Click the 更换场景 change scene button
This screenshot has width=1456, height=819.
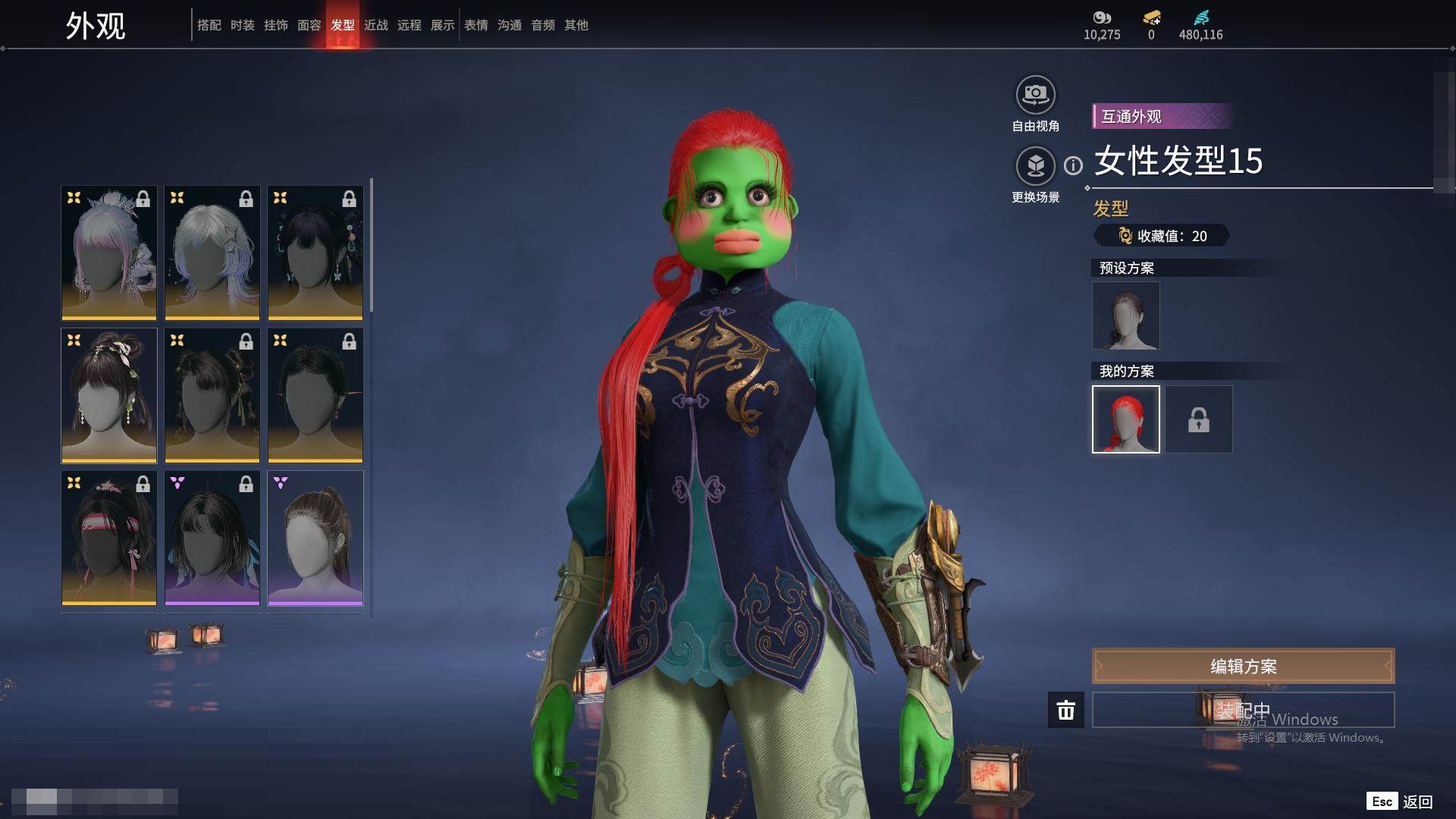[1035, 166]
